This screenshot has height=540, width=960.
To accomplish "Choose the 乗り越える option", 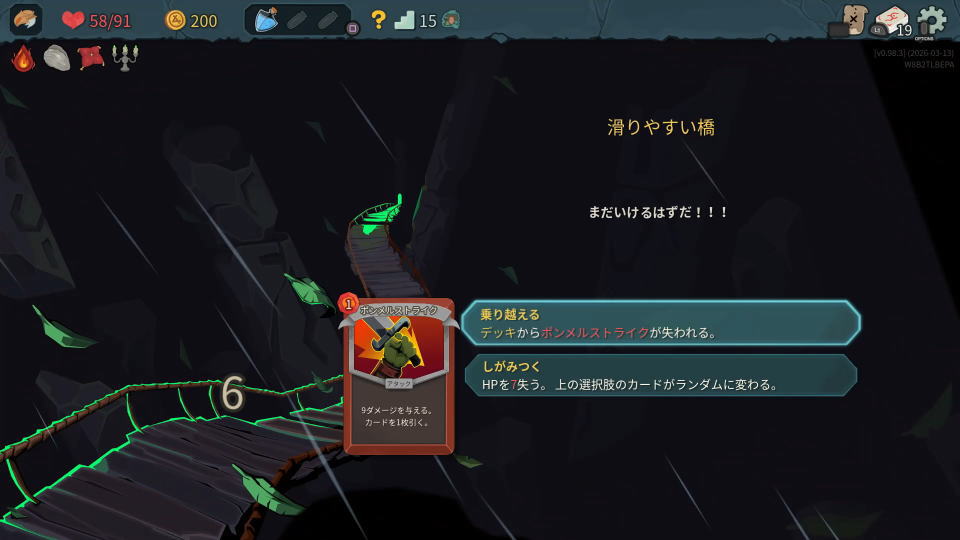I will (660, 323).
